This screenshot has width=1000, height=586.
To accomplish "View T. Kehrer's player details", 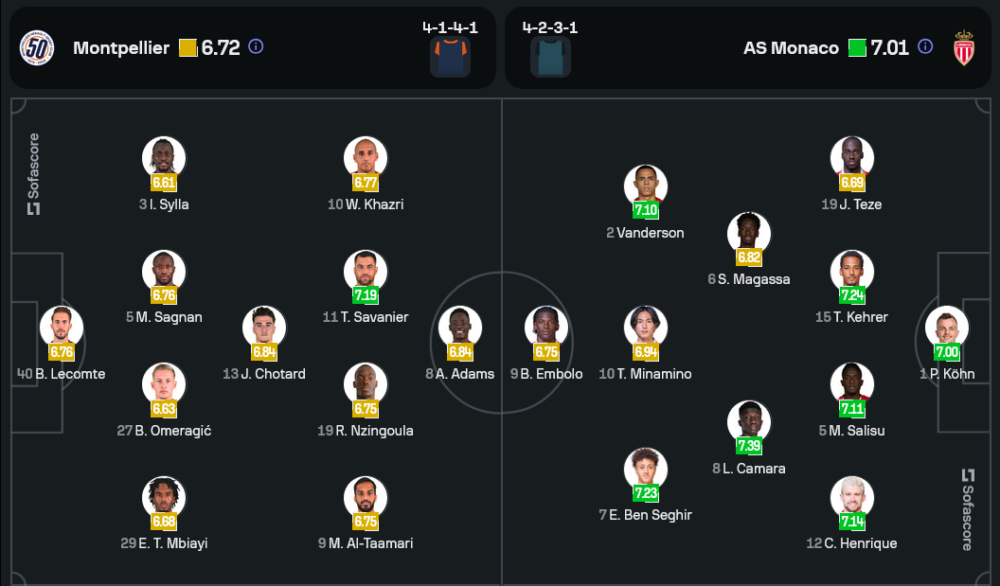I will coord(852,273).
